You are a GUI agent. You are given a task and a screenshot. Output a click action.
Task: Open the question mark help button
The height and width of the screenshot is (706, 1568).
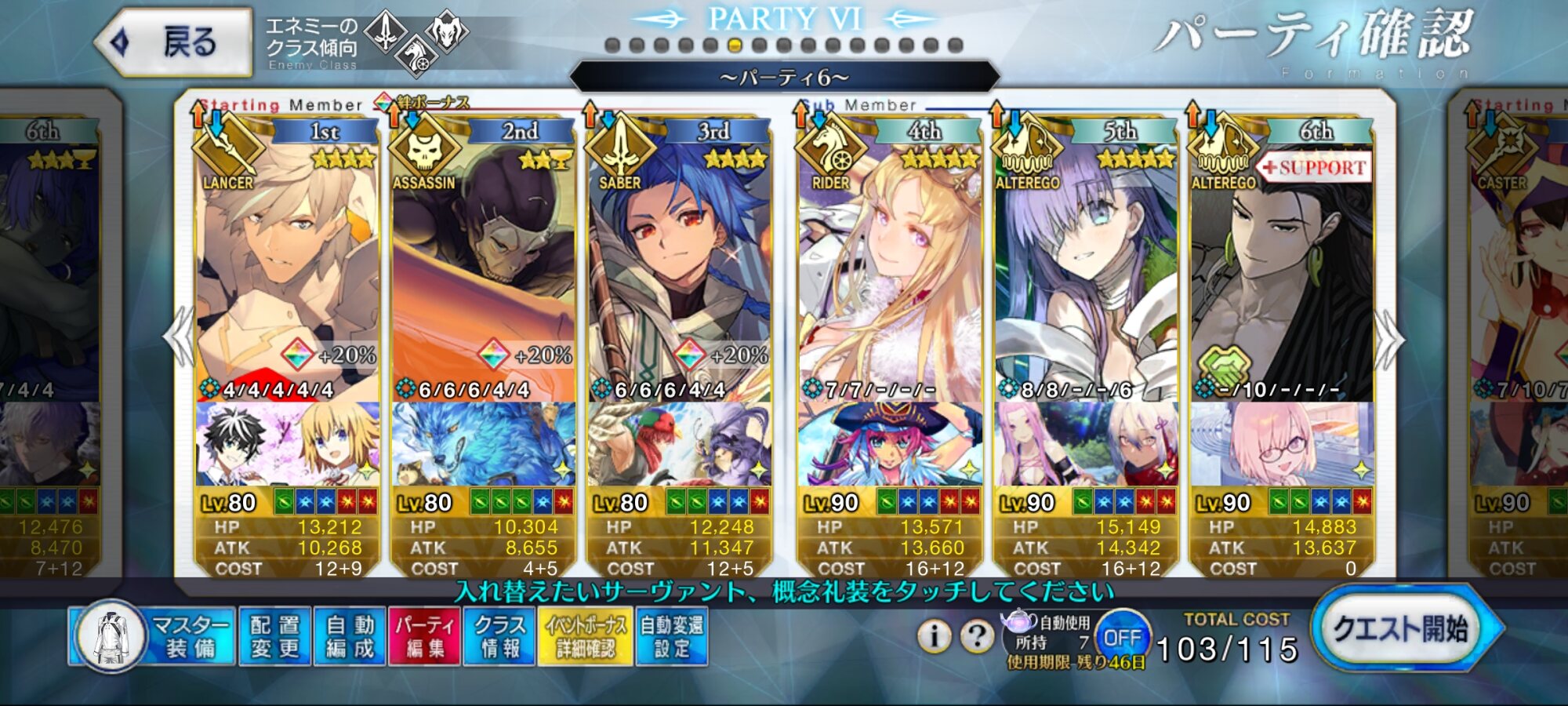pos(977,636)
